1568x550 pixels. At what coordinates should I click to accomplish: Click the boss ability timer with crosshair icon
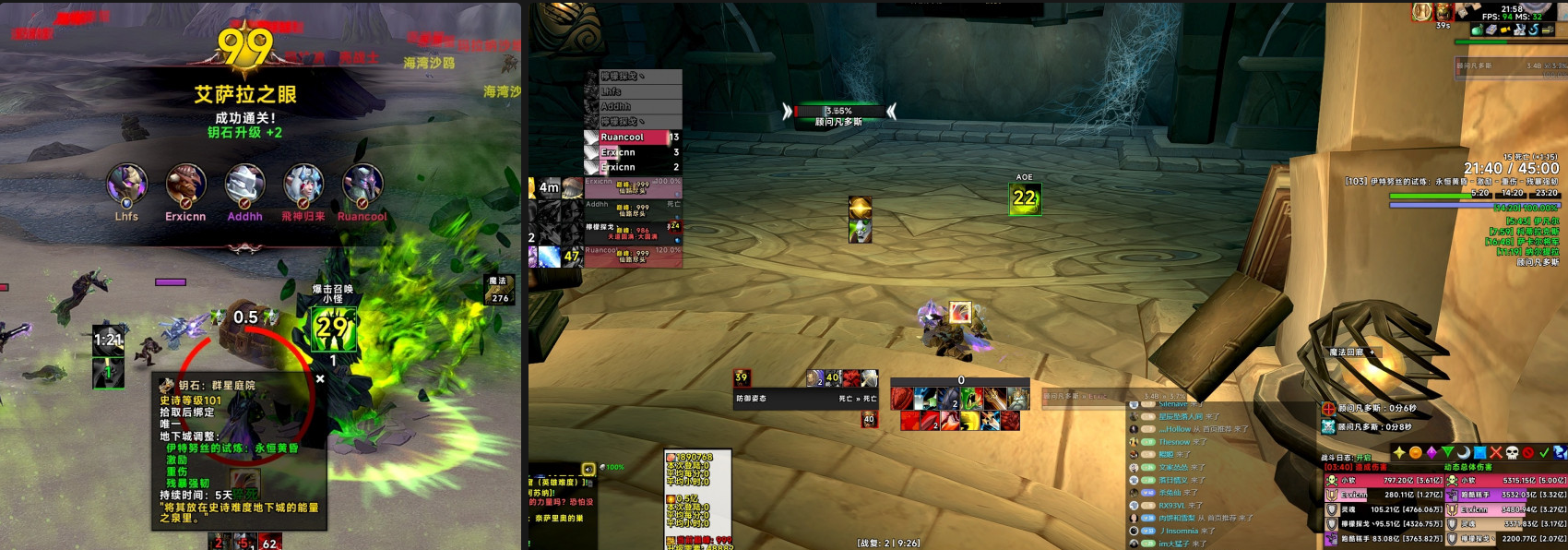[x=1370, y=408]
